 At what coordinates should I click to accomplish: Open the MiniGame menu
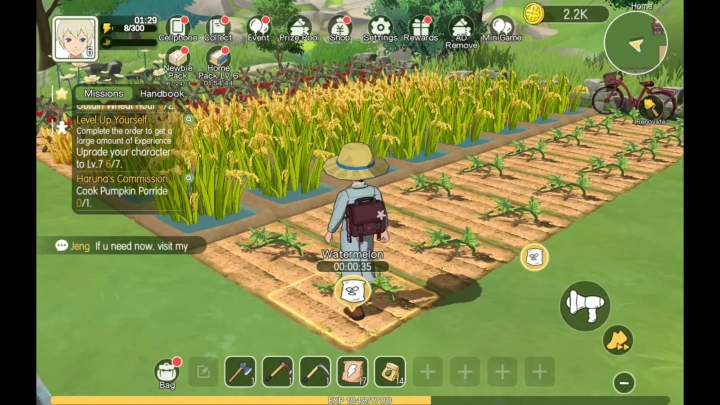(x=502, y=29)
